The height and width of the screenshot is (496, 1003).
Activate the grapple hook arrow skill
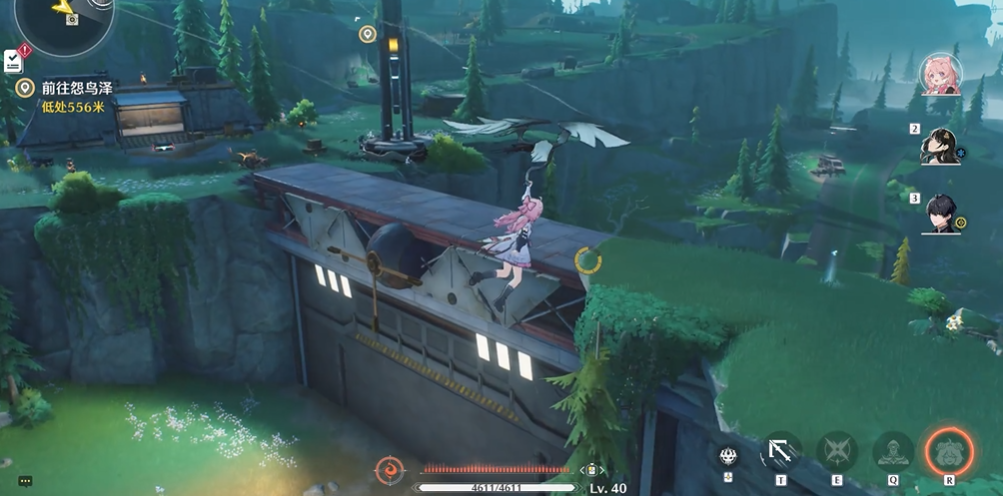coord(781,452)
